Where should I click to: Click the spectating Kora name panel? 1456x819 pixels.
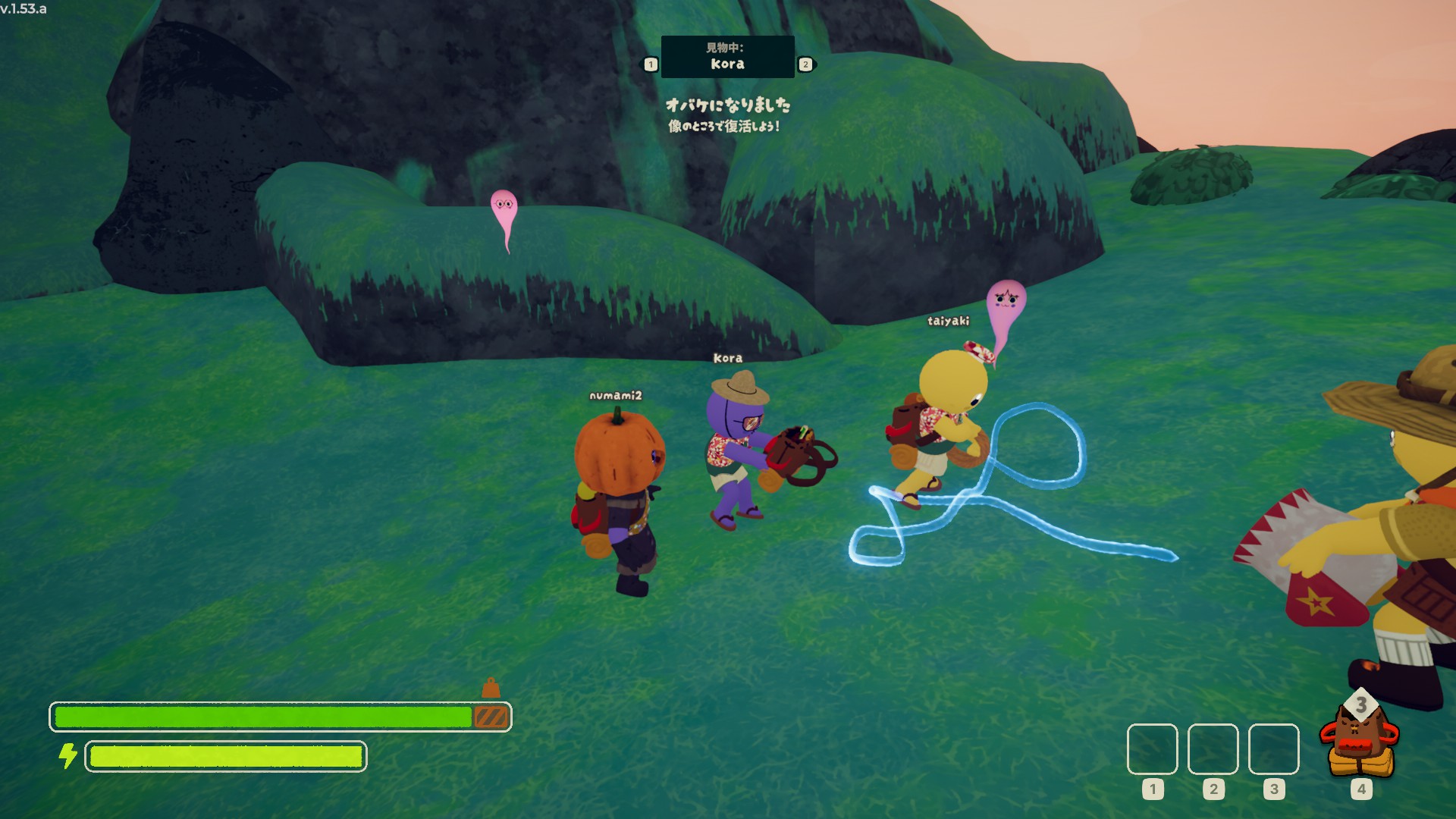coord(727,57)
